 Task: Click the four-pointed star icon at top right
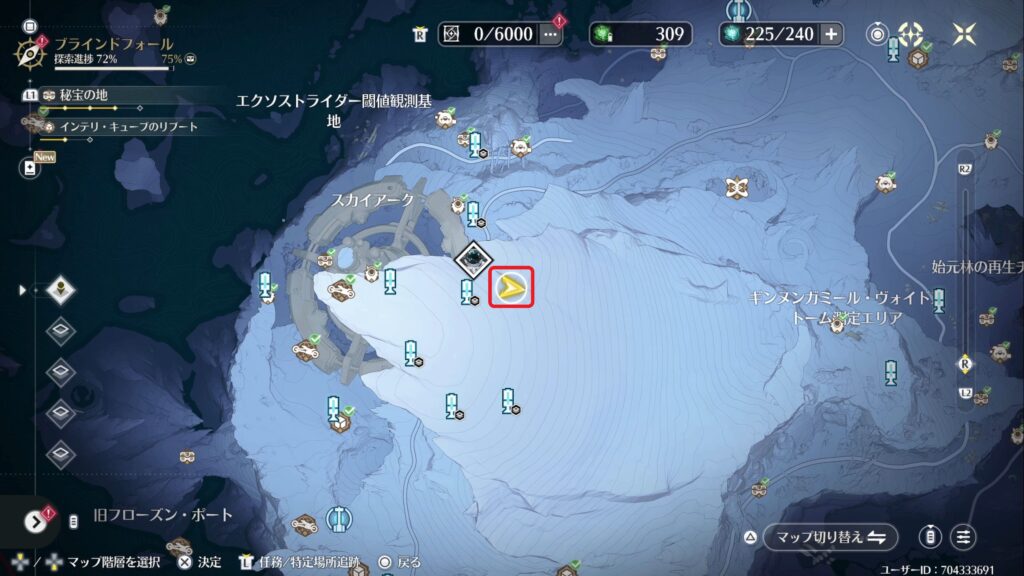tap(964, 34)
